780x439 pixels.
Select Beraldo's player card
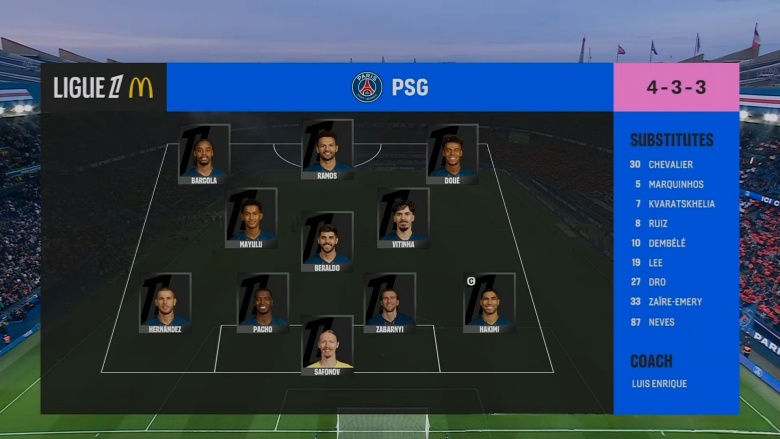(327, 241)
